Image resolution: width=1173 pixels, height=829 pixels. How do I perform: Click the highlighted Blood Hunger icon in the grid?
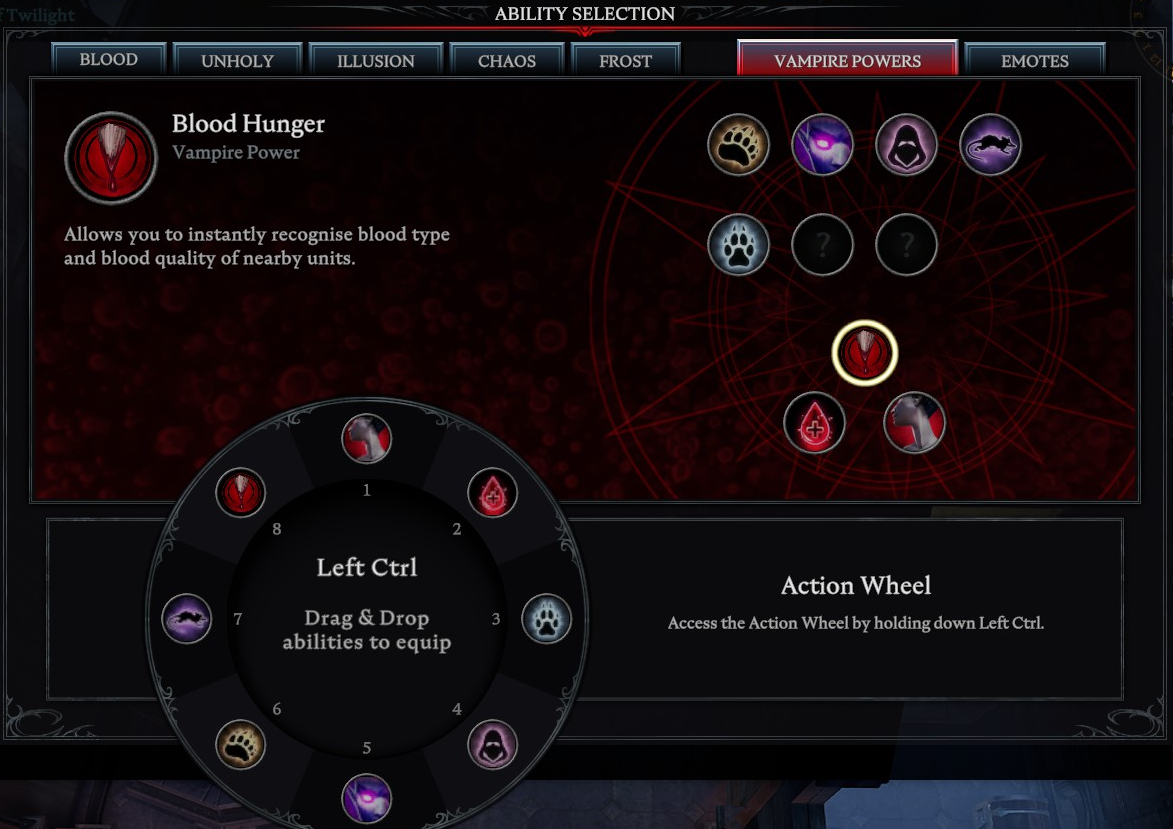865,352
